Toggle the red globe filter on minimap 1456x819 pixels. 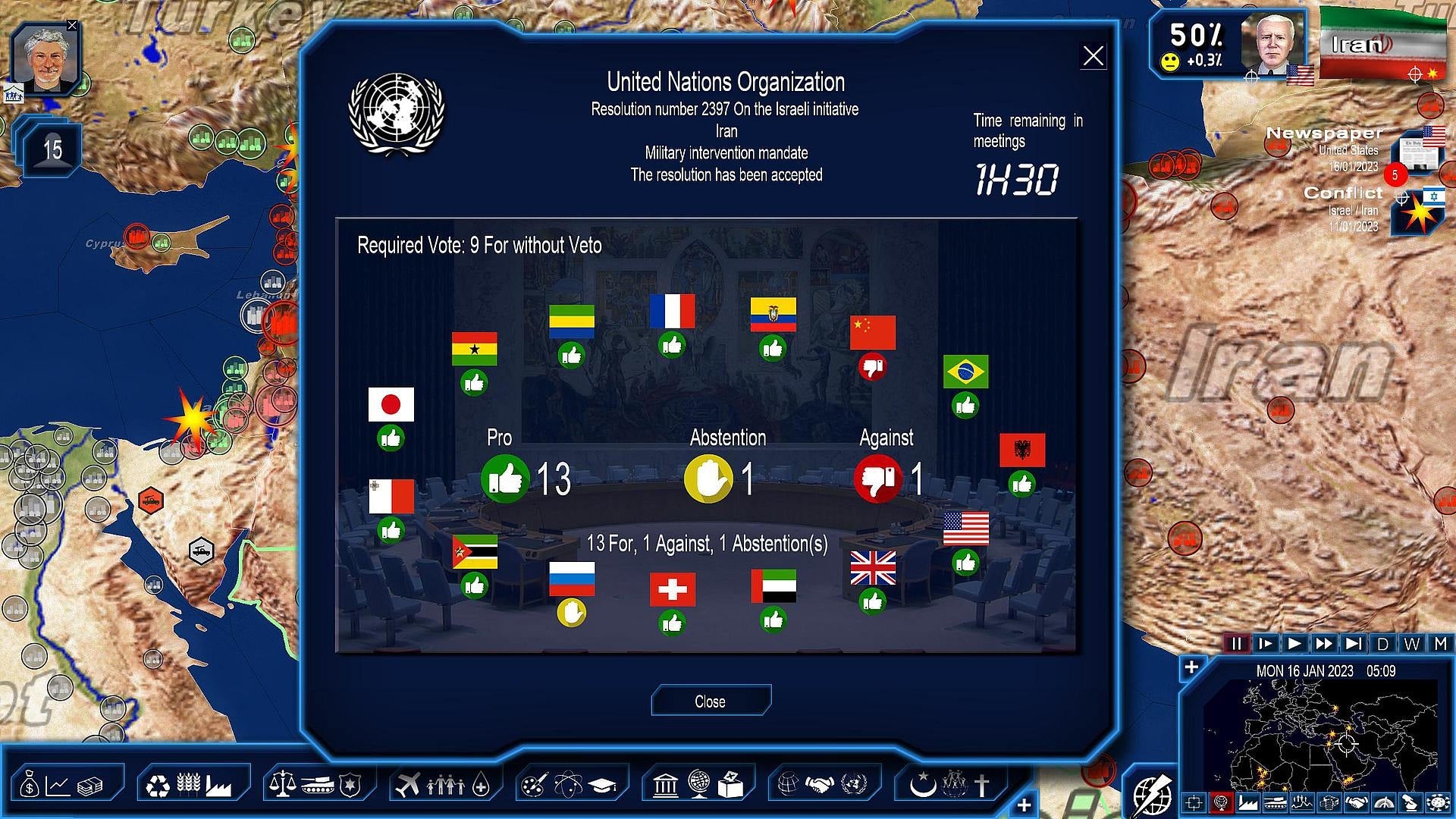(x=1222, y=804)
